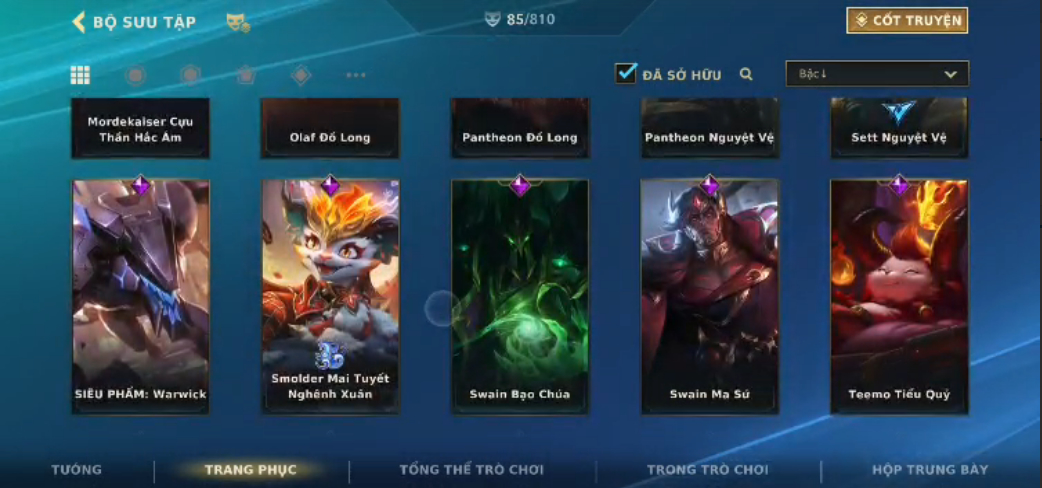Open the skin search magnifier
1042x488 pixels.
click(x=746, y=74)
